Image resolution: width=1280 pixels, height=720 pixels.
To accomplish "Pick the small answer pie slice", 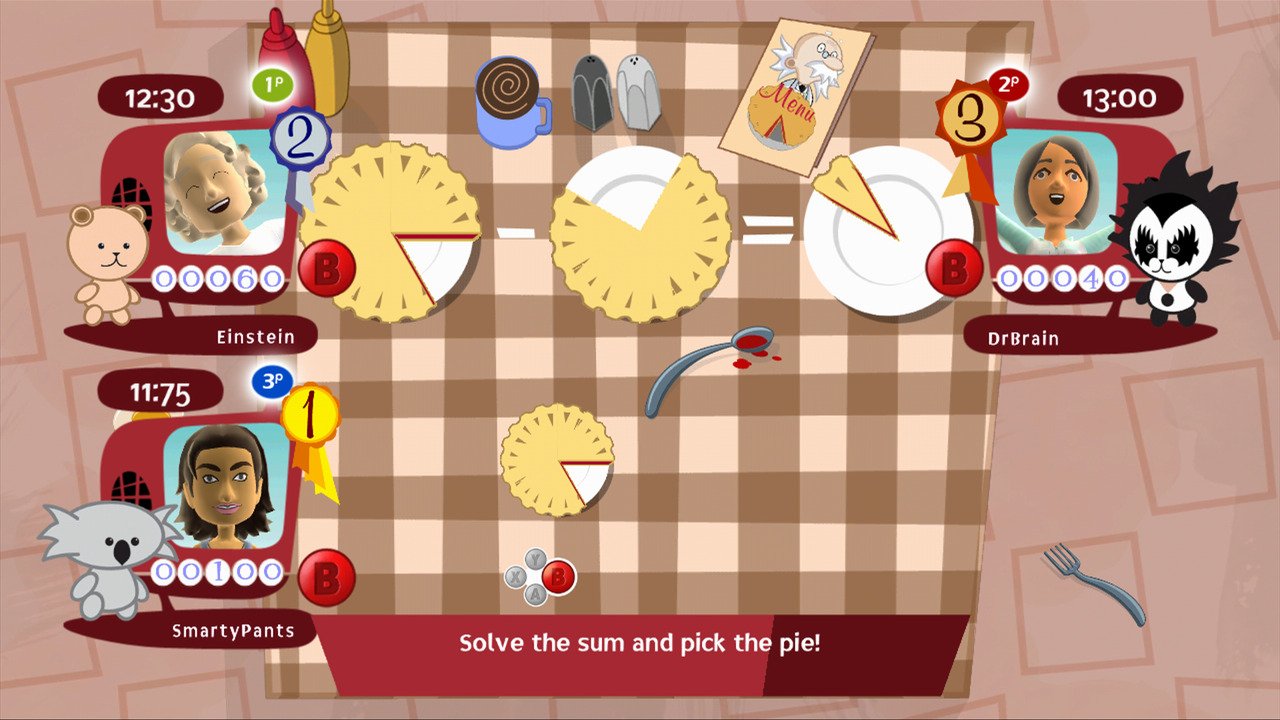I will 560,460.
